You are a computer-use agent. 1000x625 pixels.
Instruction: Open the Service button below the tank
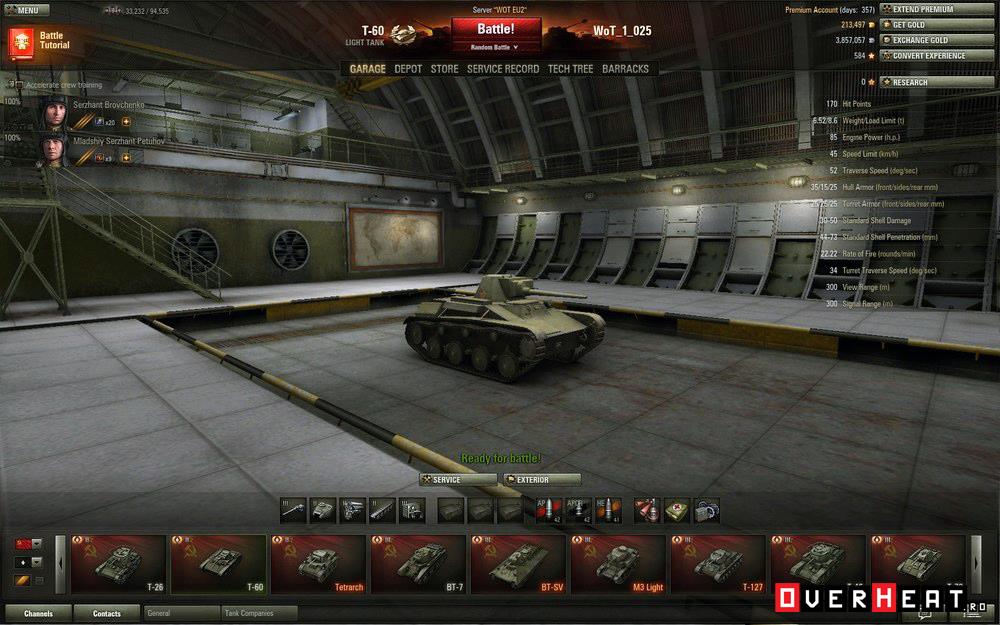[457, 480]
